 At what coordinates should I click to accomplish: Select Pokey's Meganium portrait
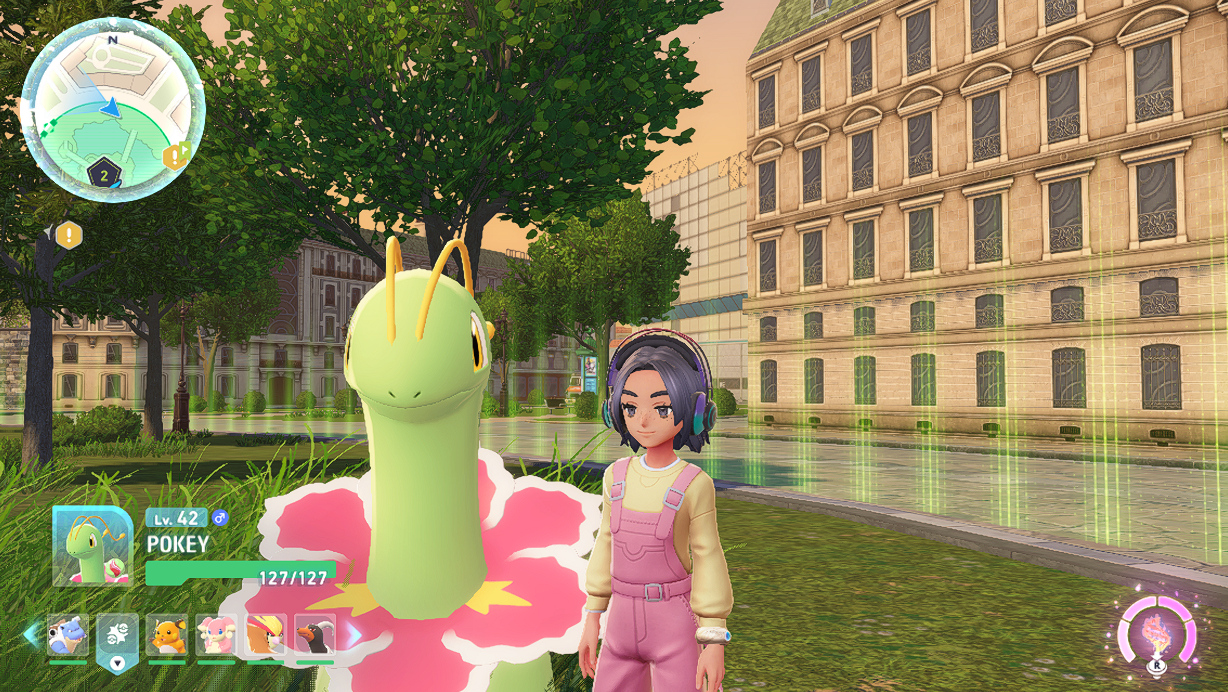coord(92,546)
